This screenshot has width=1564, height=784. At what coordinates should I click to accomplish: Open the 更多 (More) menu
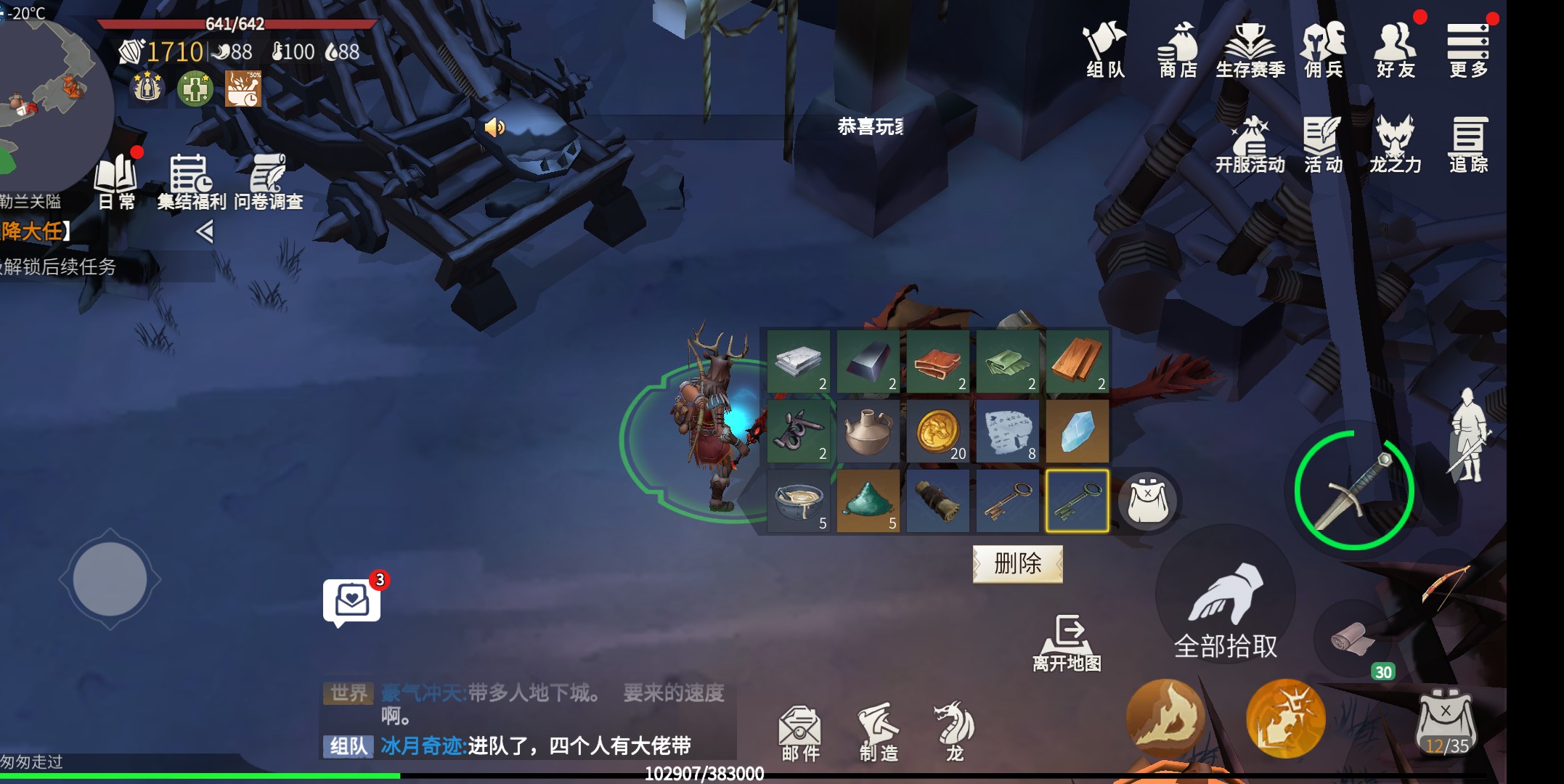(1468, 51)
